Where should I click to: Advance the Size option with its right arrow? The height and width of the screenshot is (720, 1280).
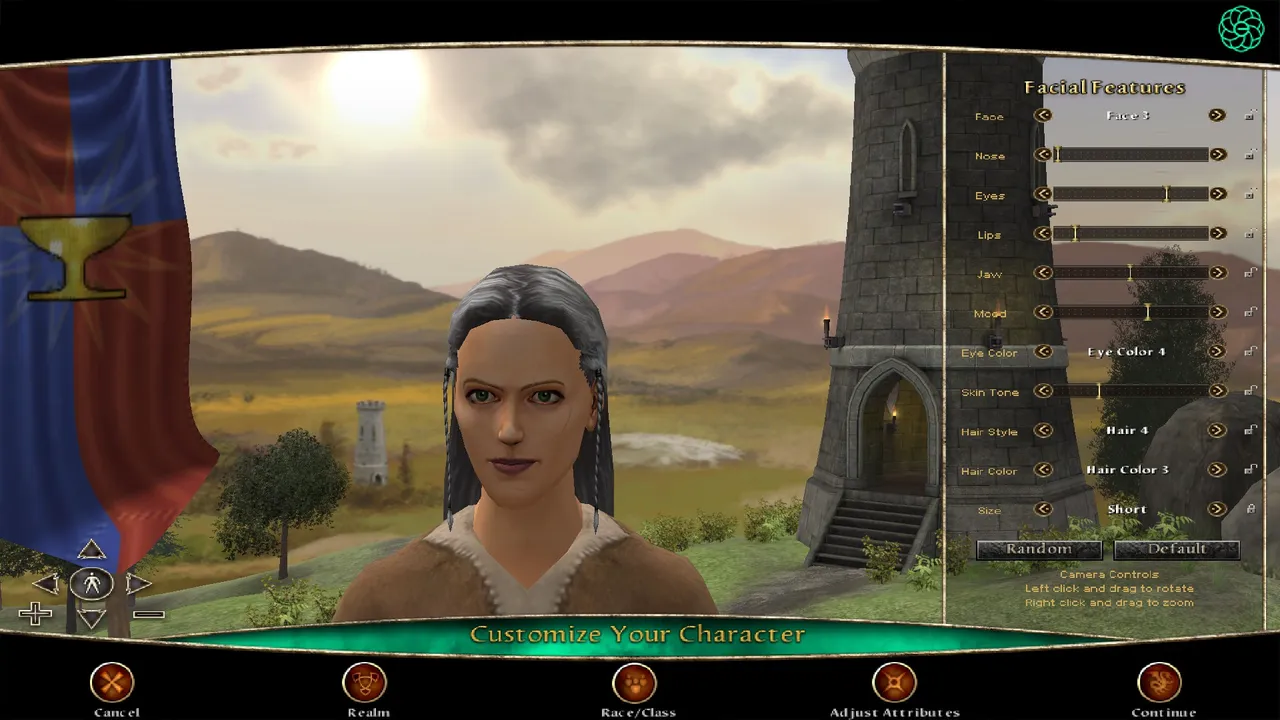pyautogui.click(x=1217, y=509)
